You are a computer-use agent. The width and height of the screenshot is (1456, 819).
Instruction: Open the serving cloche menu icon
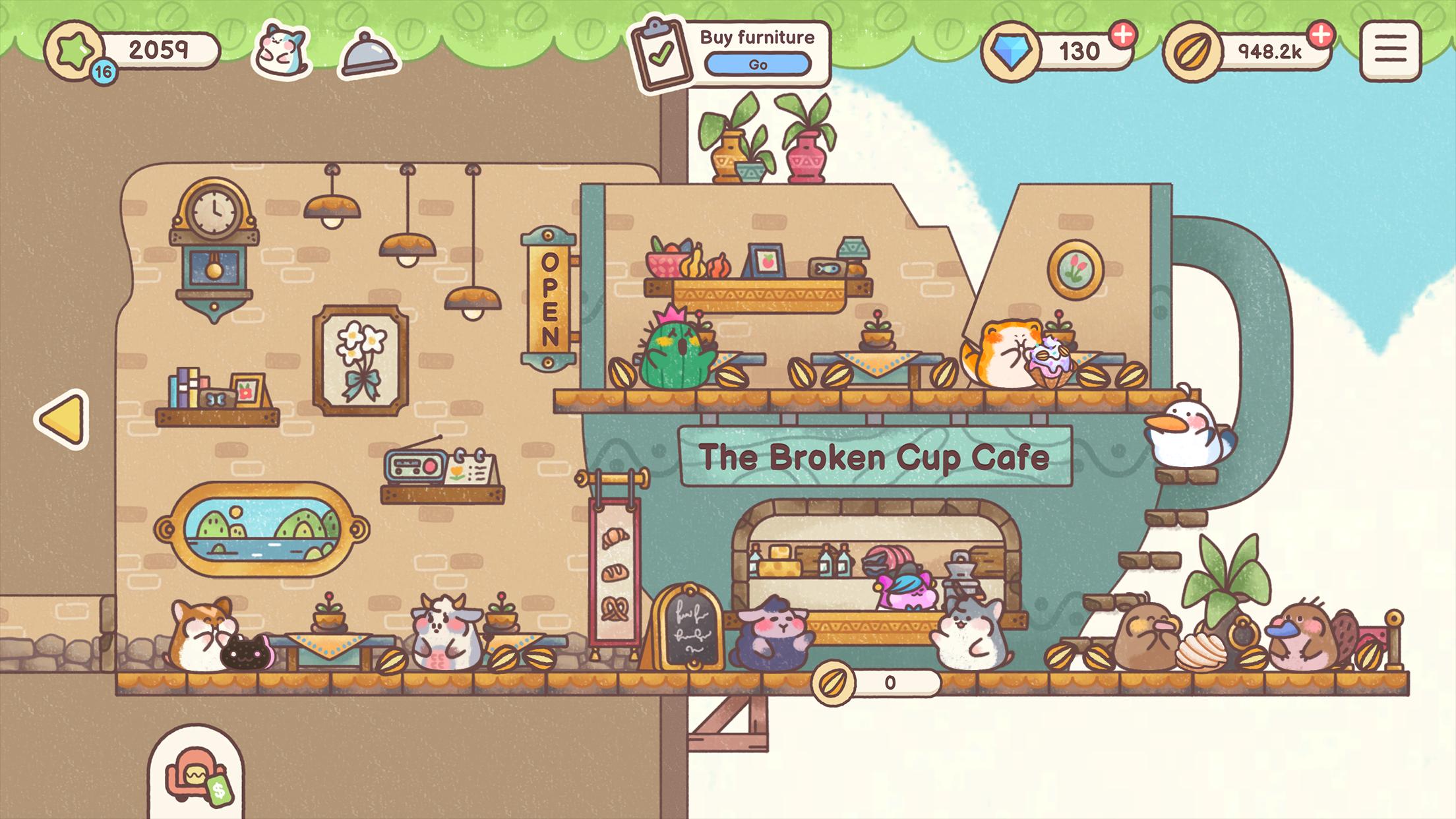pyautogui.click(x=368, y=53)
